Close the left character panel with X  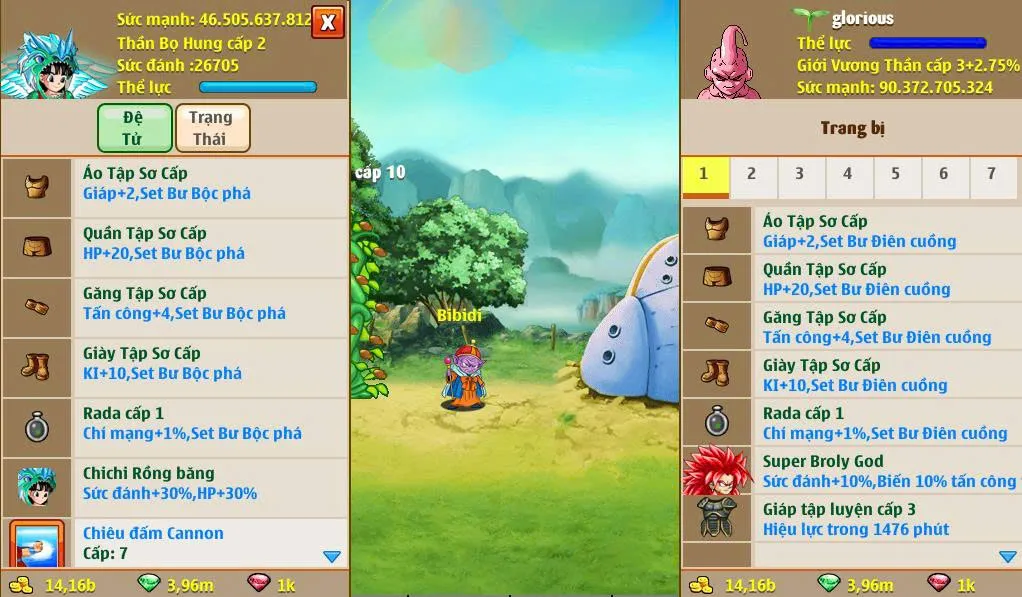click(328, 21)
